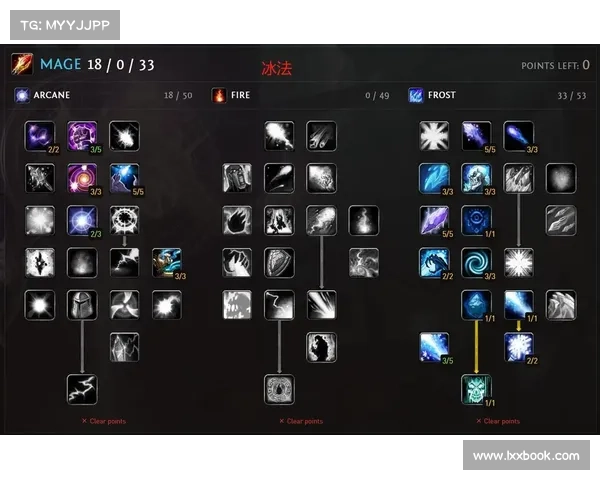Choose the ice block talent with 1/1 point
This screenshot has width=600, height=480.
[476, 305]
